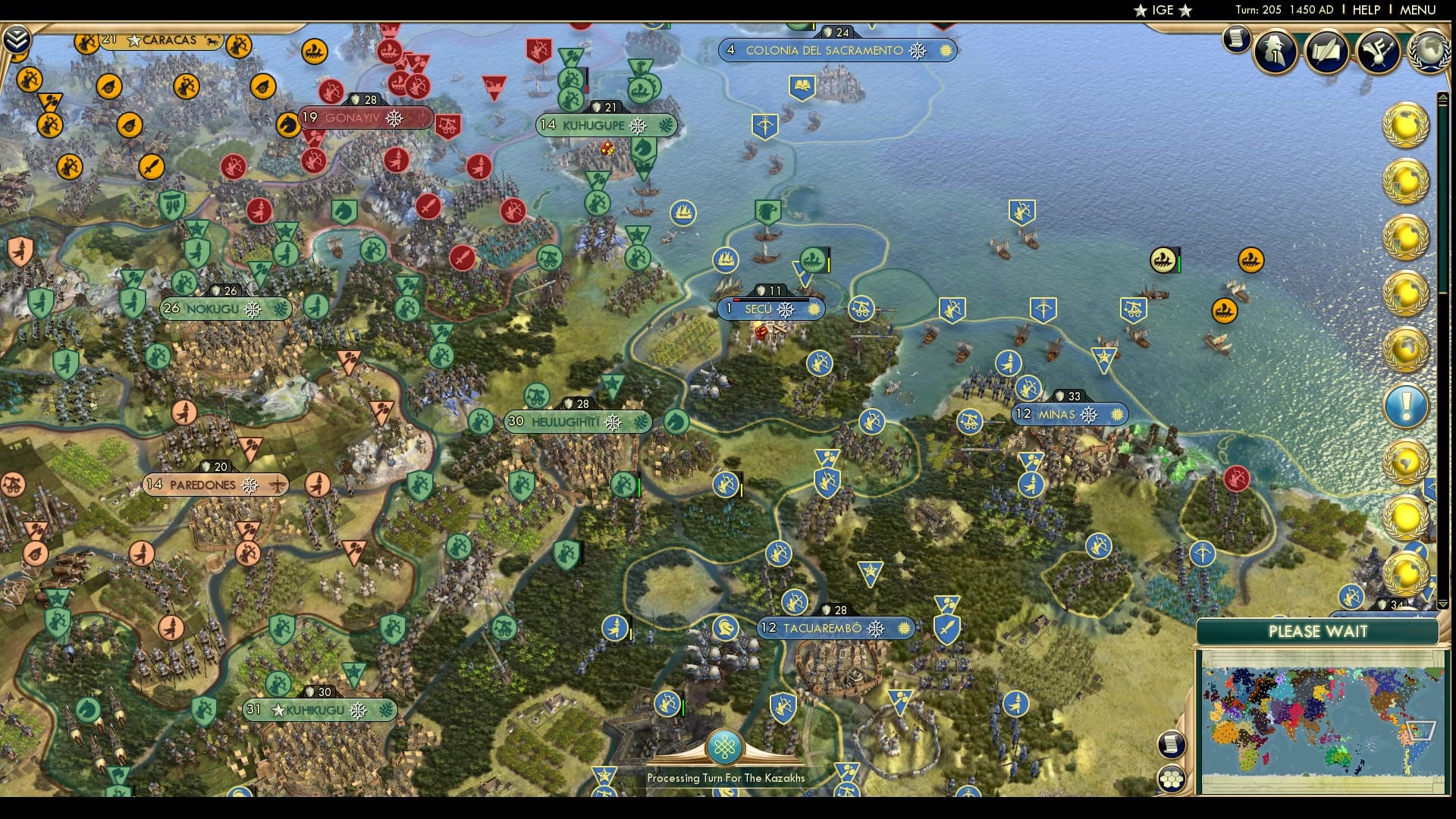Open the Culture overview music-note icon

pyautogui.click(x=1379, y=52)
